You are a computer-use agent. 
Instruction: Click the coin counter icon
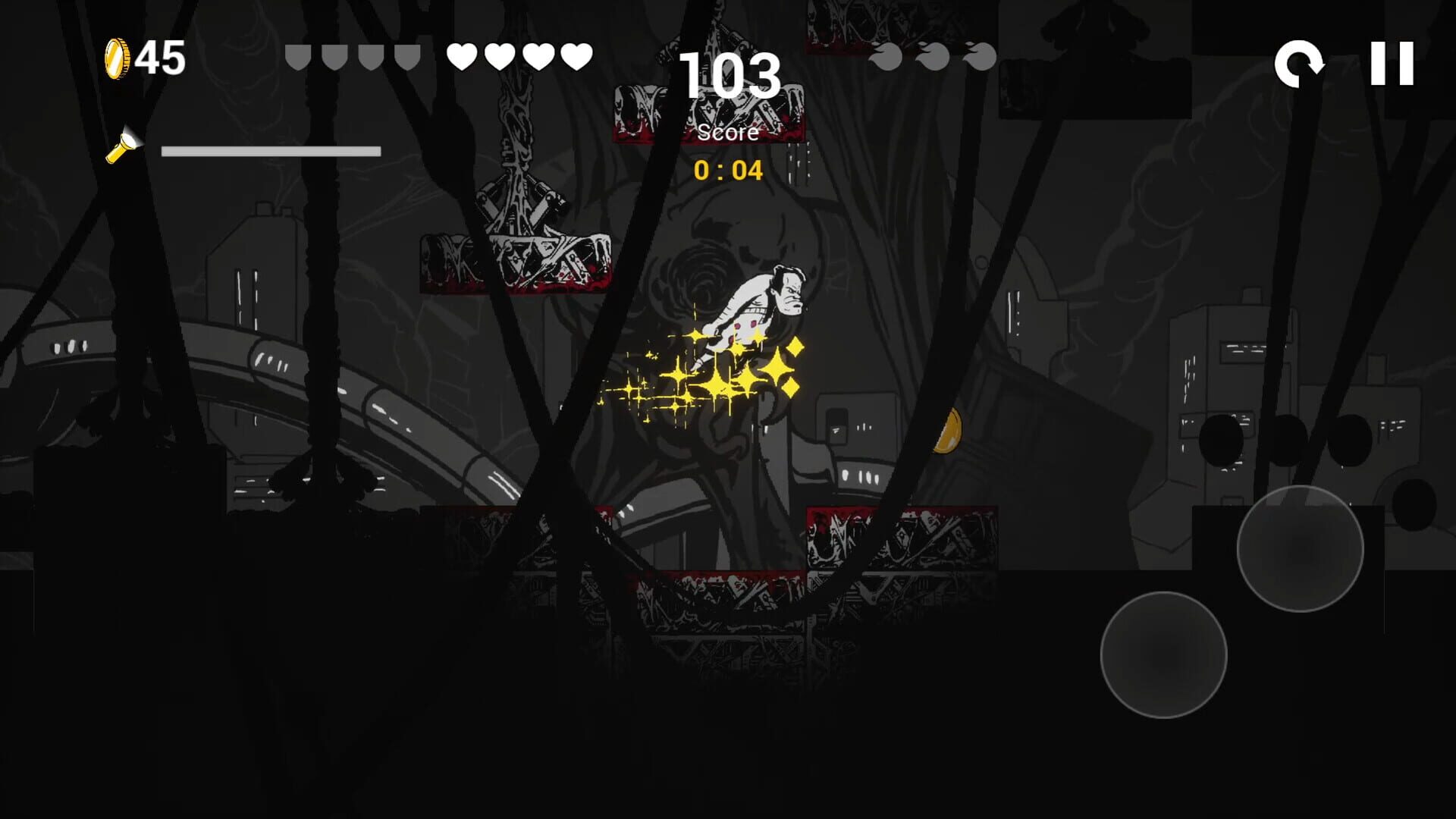(118, 57)
